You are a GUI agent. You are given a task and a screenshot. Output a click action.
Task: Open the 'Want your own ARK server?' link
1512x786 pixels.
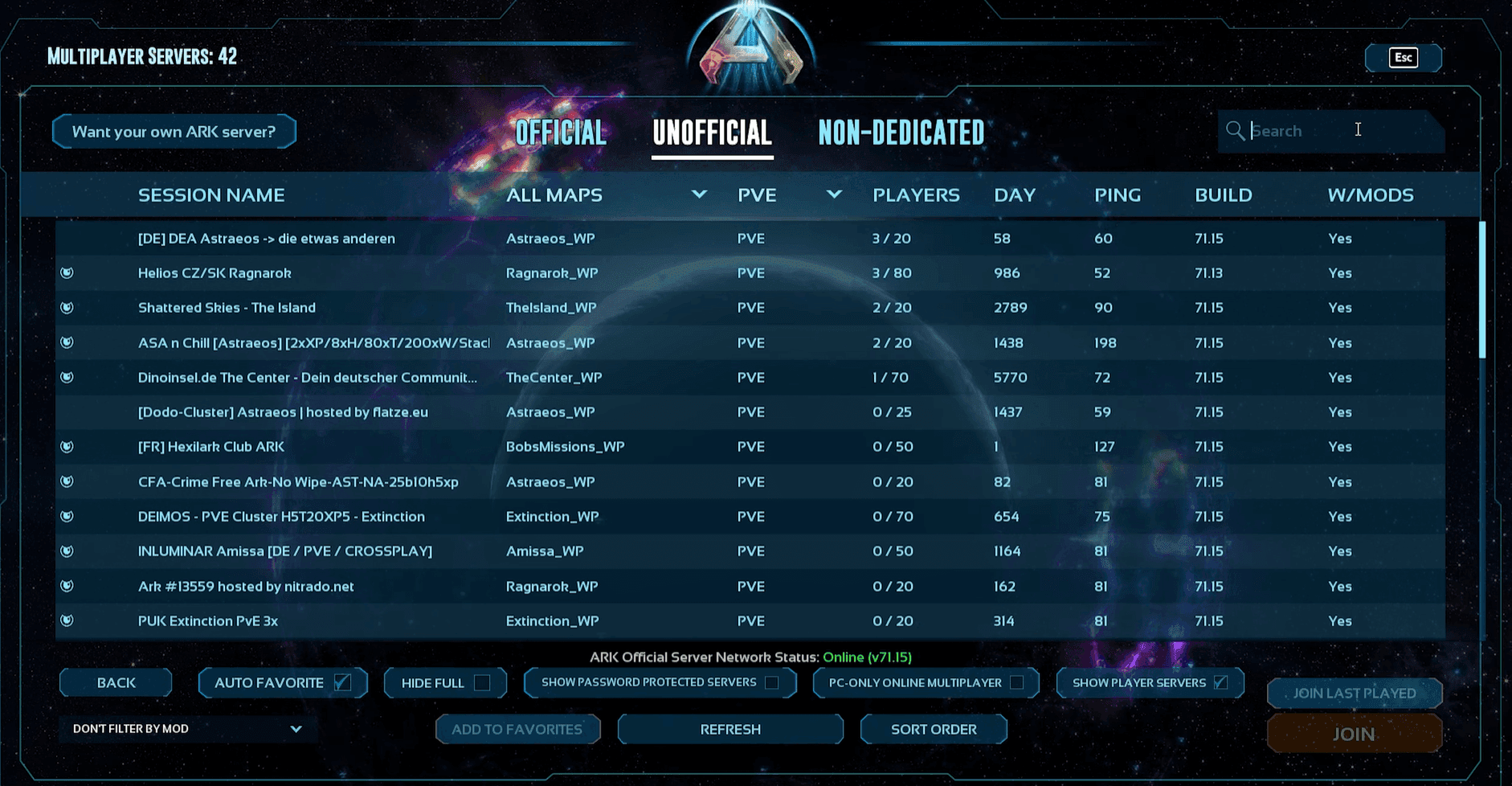(x=174, y=132)
